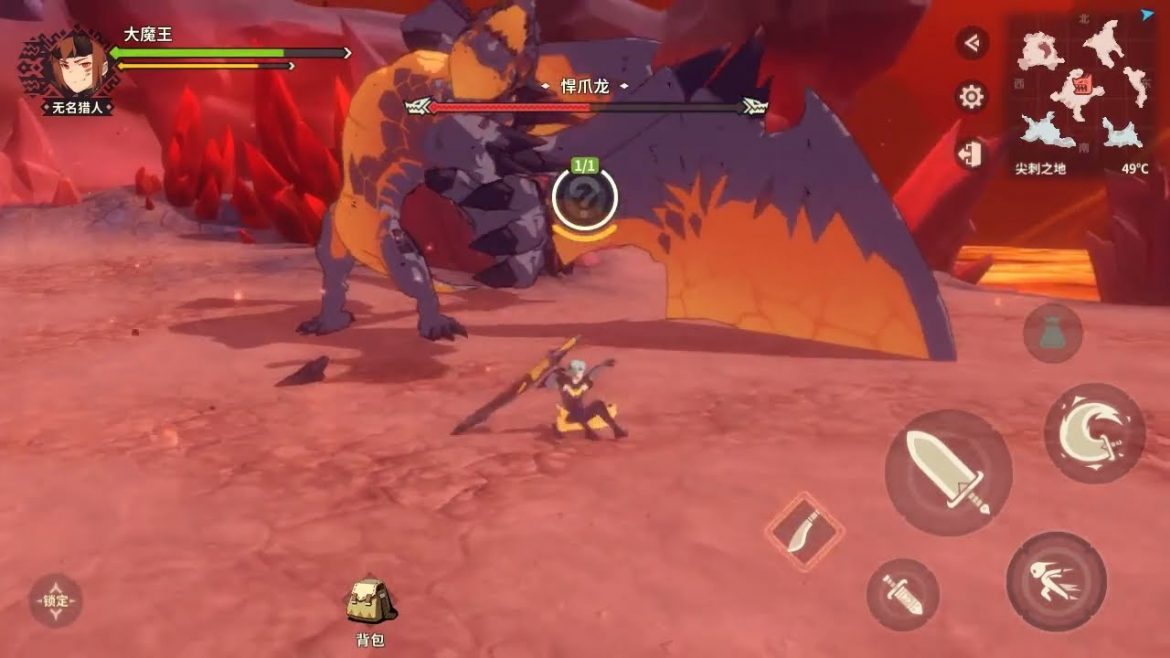
Task: Tap the question mark quest tracker
Action: pos(584,197)
